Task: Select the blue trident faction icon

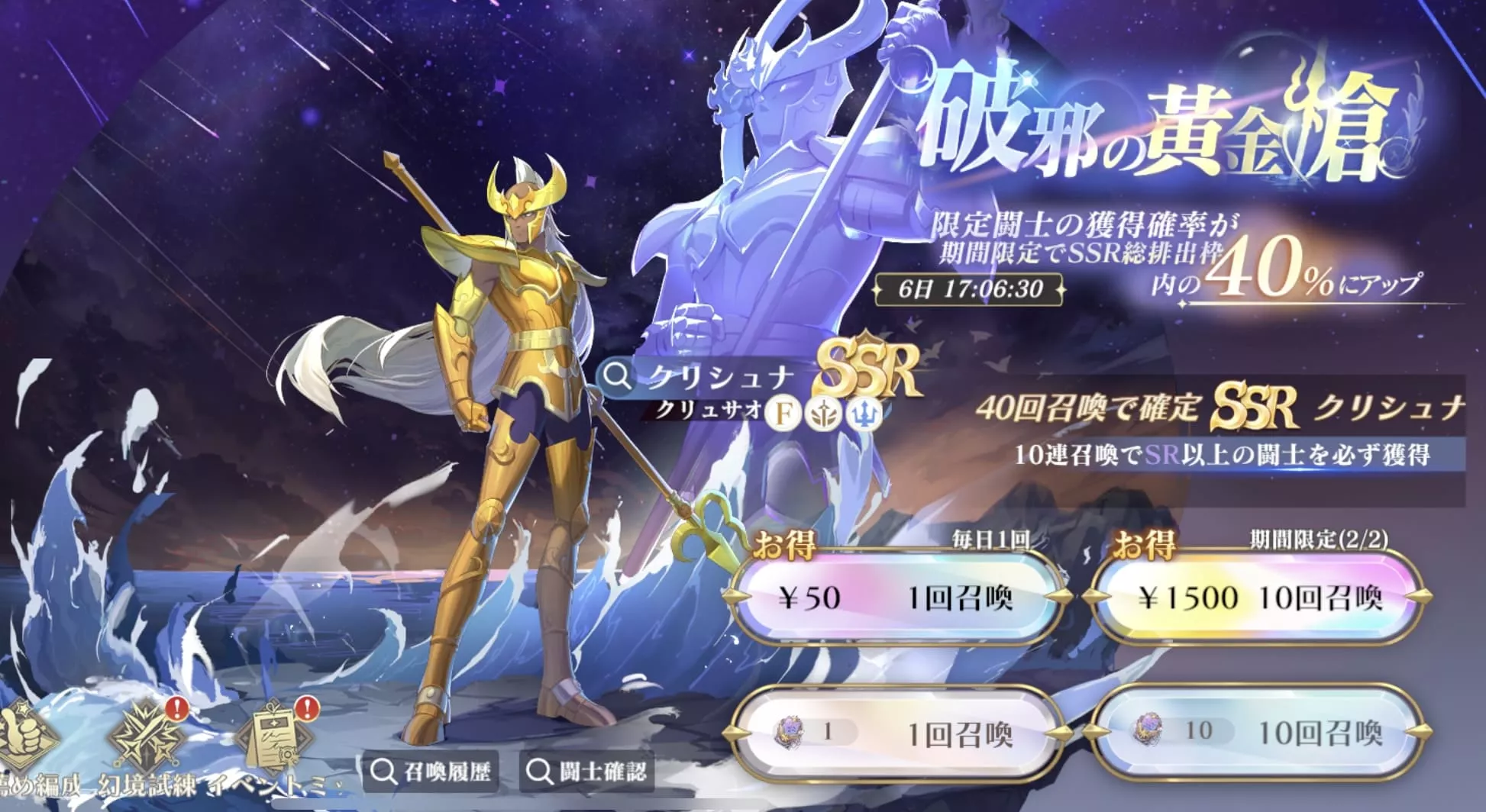Action: point(863,414)
